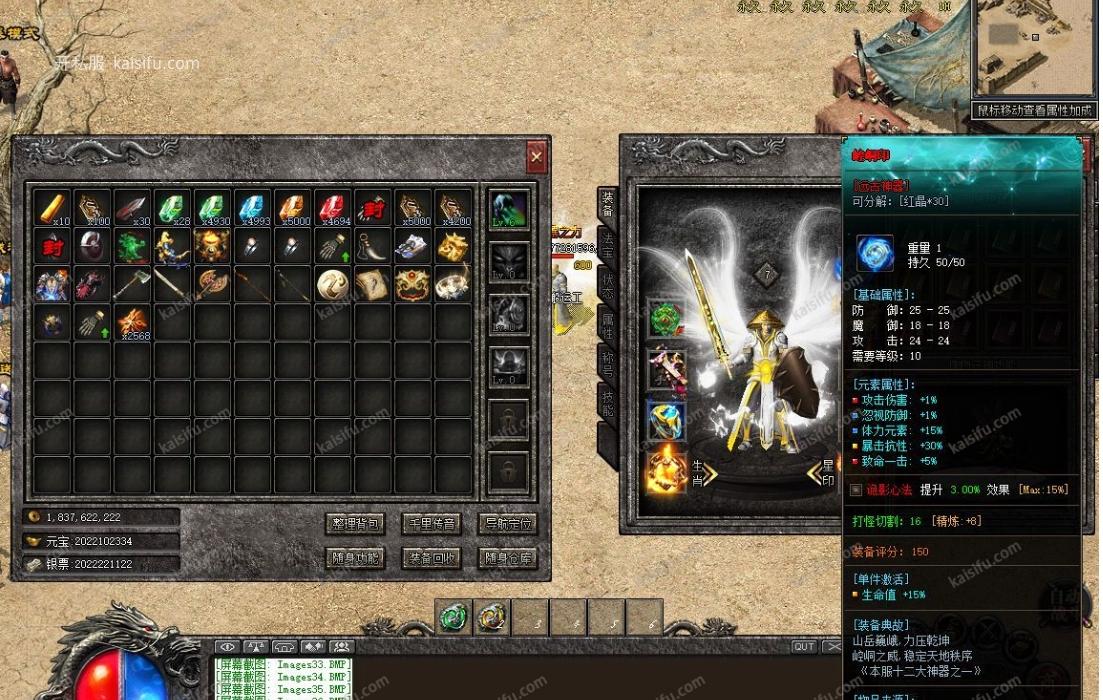Select the red gem stack x4694

[x=333, y=208]
